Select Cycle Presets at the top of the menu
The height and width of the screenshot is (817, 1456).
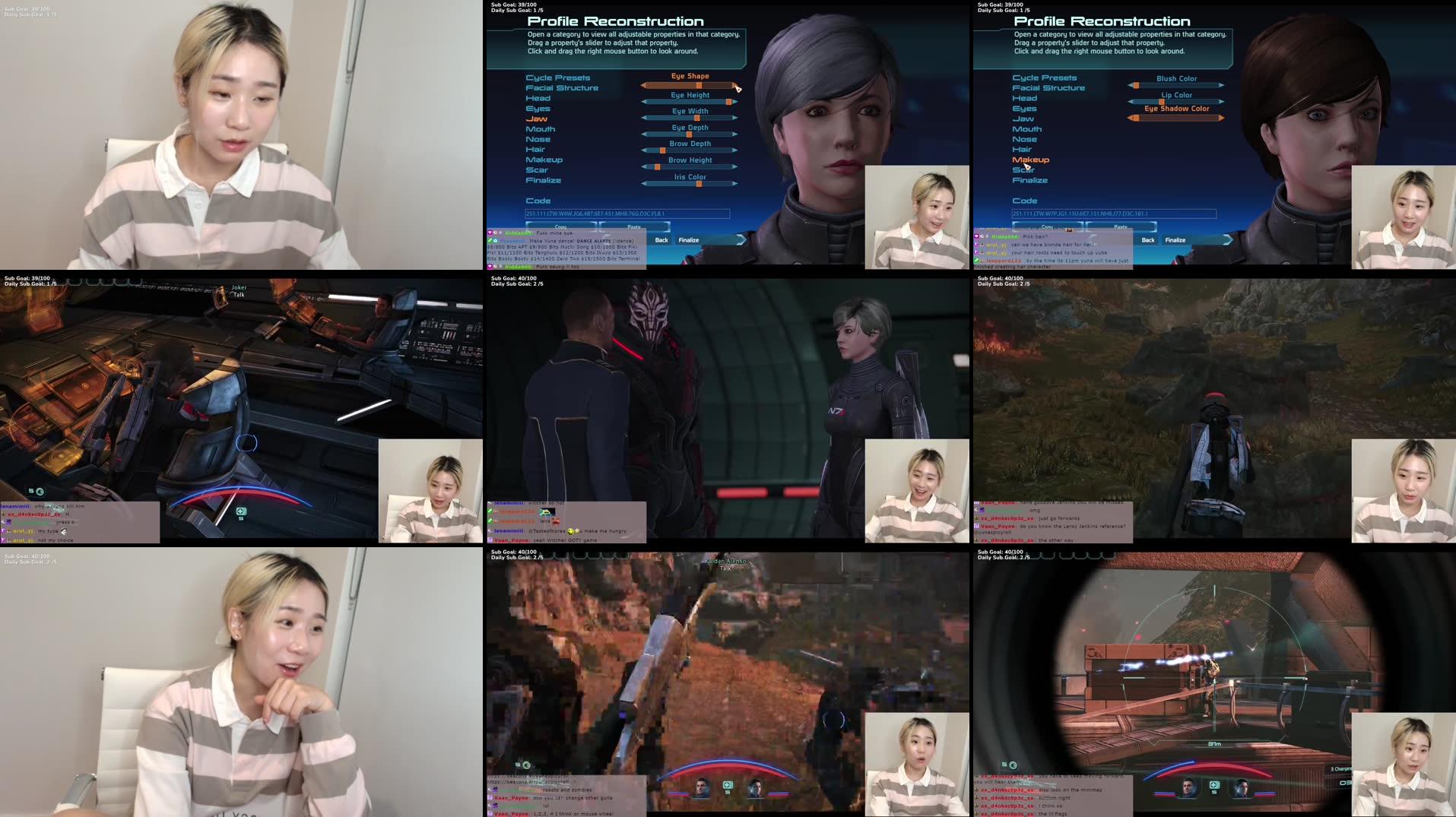(x=558, y=77)
